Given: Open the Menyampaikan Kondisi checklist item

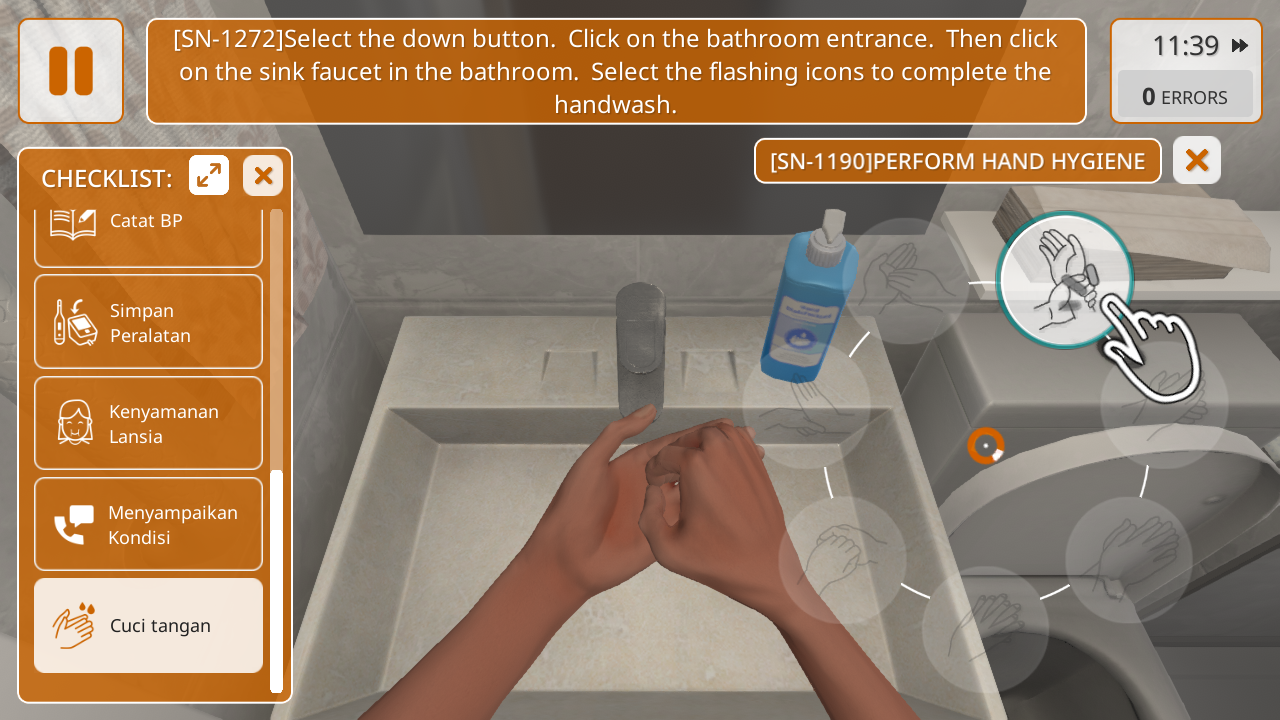Looking at the screenshot, I should point(148,524).
